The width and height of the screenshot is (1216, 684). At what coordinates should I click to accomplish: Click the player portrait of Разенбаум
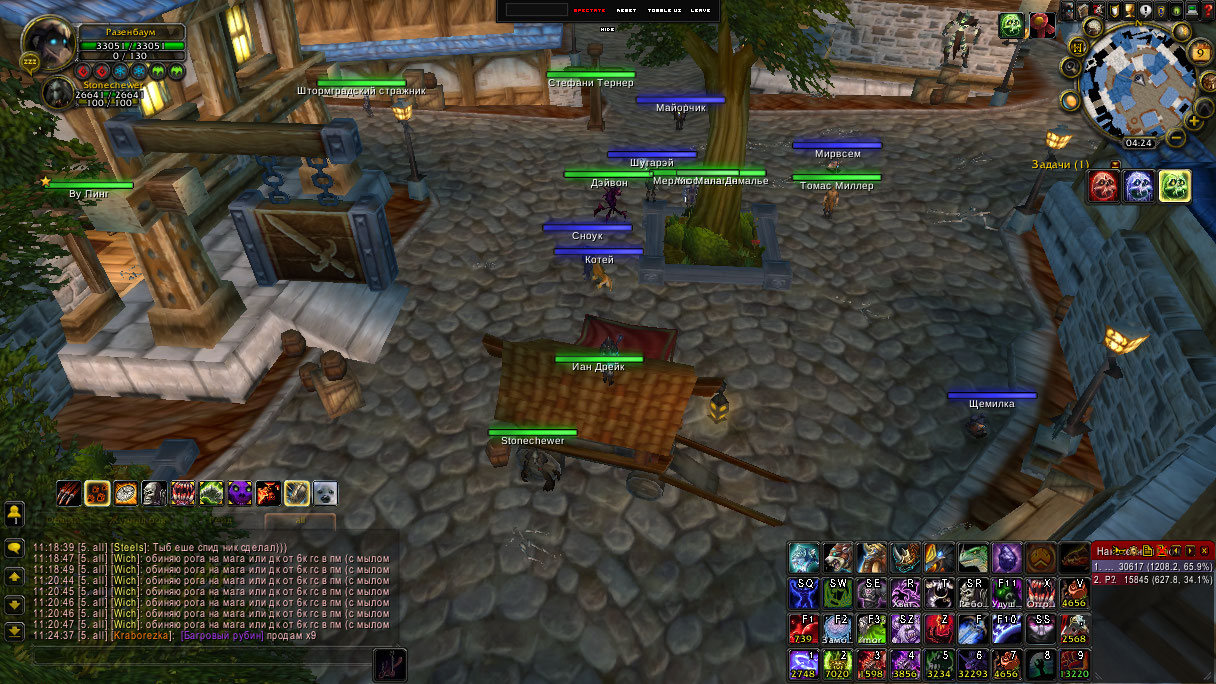[x=47, y=44]
